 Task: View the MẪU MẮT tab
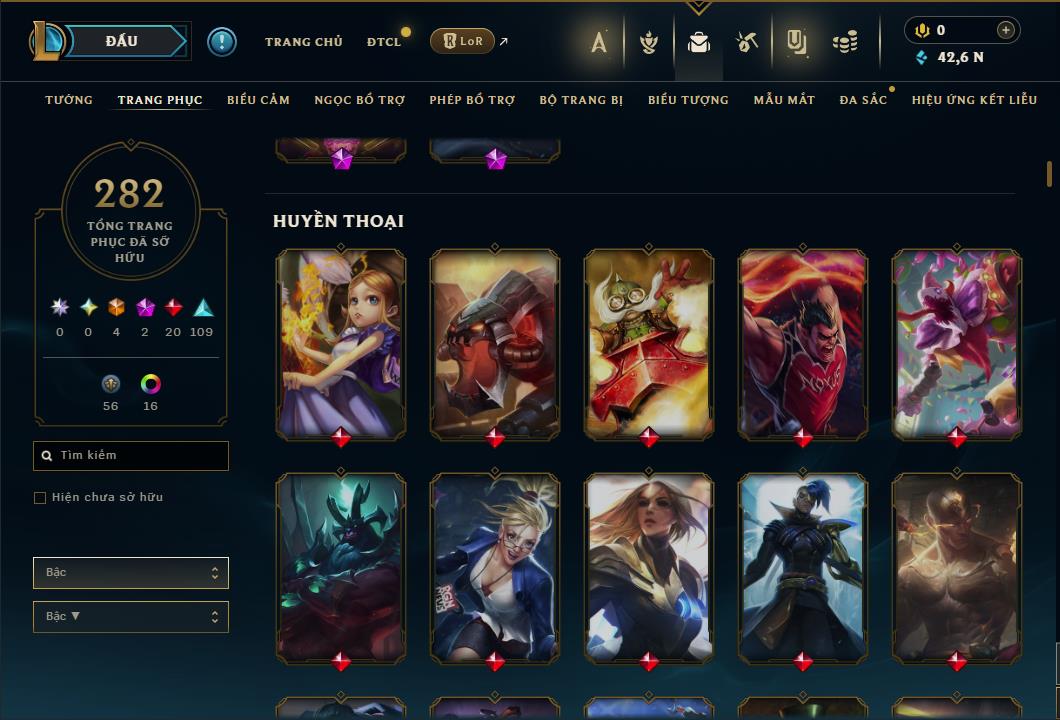click(784, 100)
